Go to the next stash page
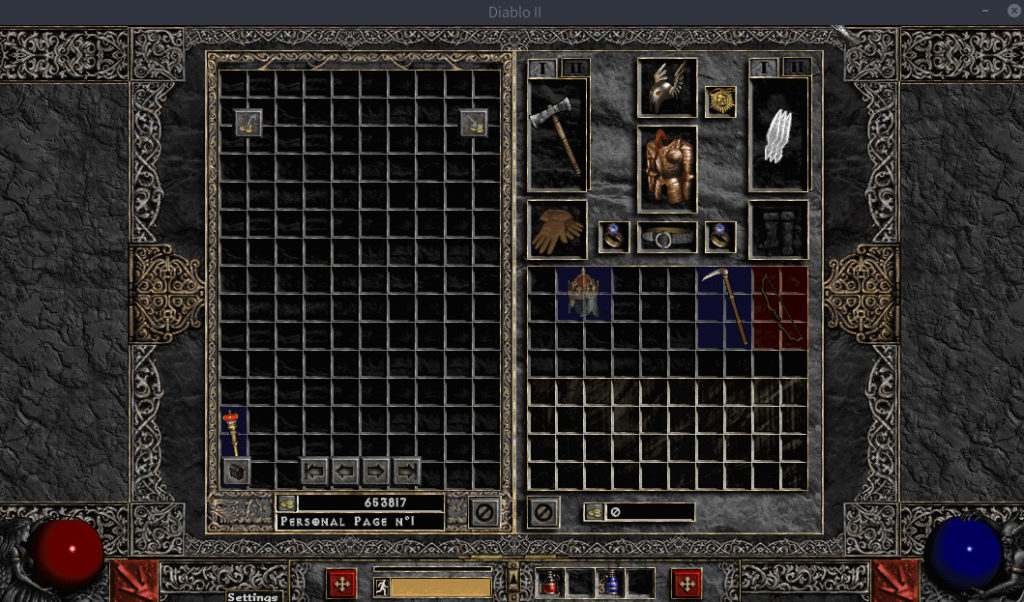Image resolution: width=1024 pixels, height=602 pixels. click(x=376, y=470)
